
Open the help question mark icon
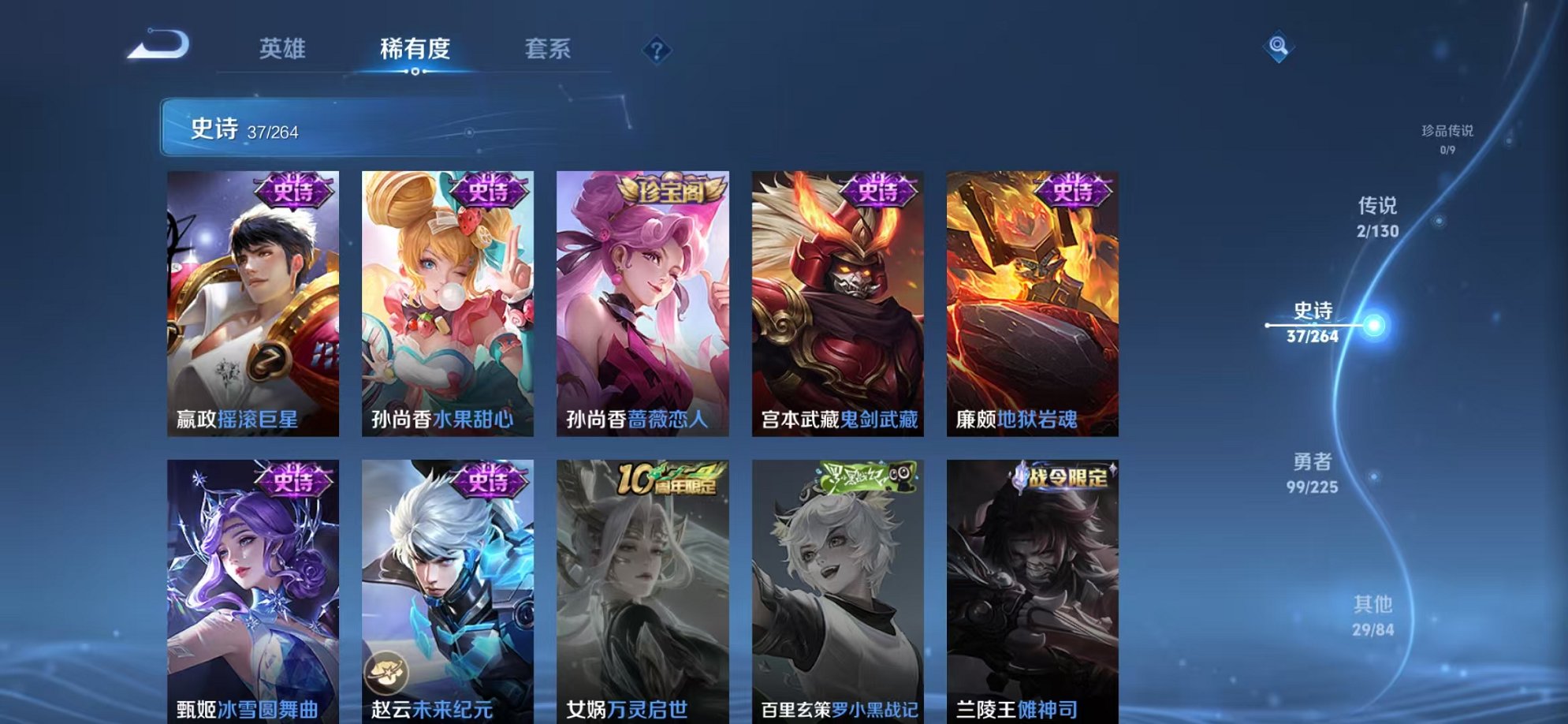click(657, 51)
